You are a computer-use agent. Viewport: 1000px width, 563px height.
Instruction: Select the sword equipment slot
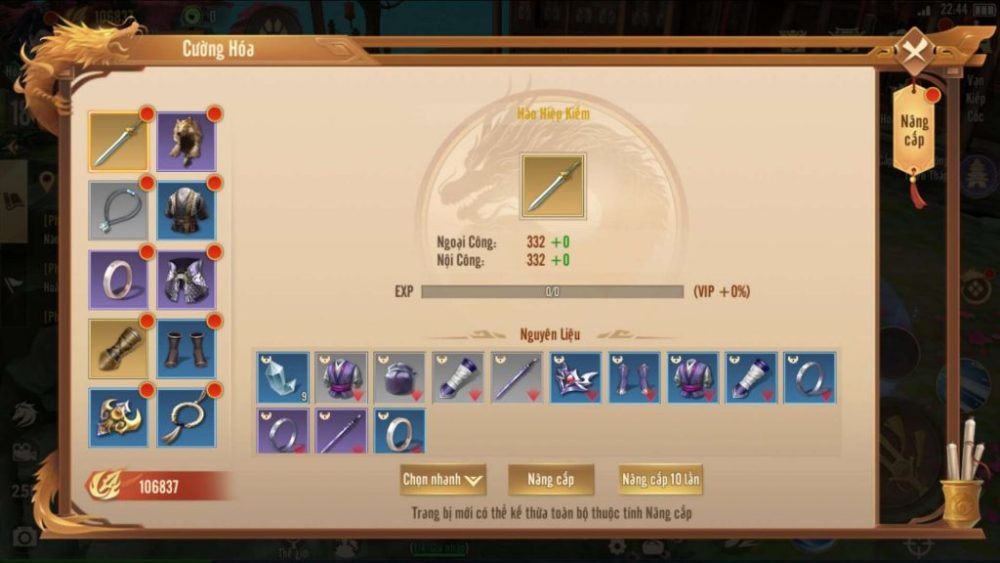[118, 141]
